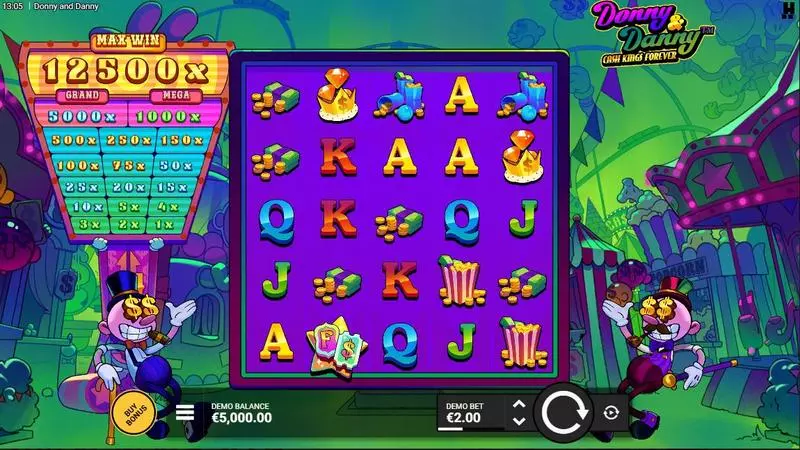Increase the demo bet with the up arrow
The height and width of the screenshot is (450, 800).
point(518,404)
